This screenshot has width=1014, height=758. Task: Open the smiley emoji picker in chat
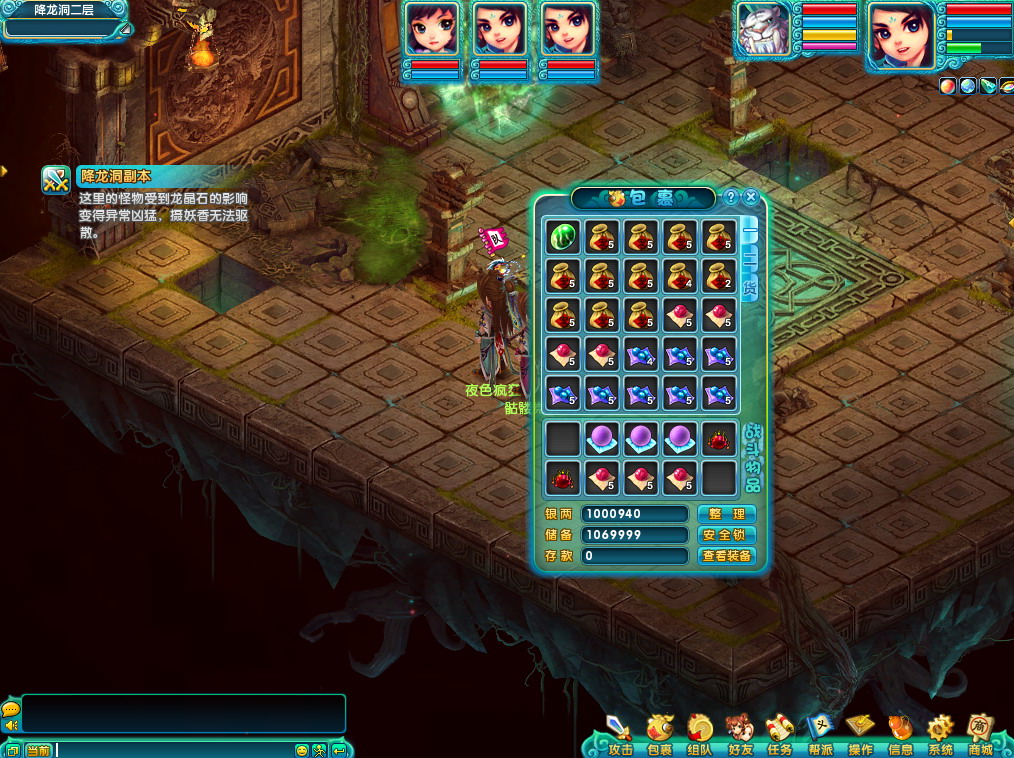[x=301, y=750]
